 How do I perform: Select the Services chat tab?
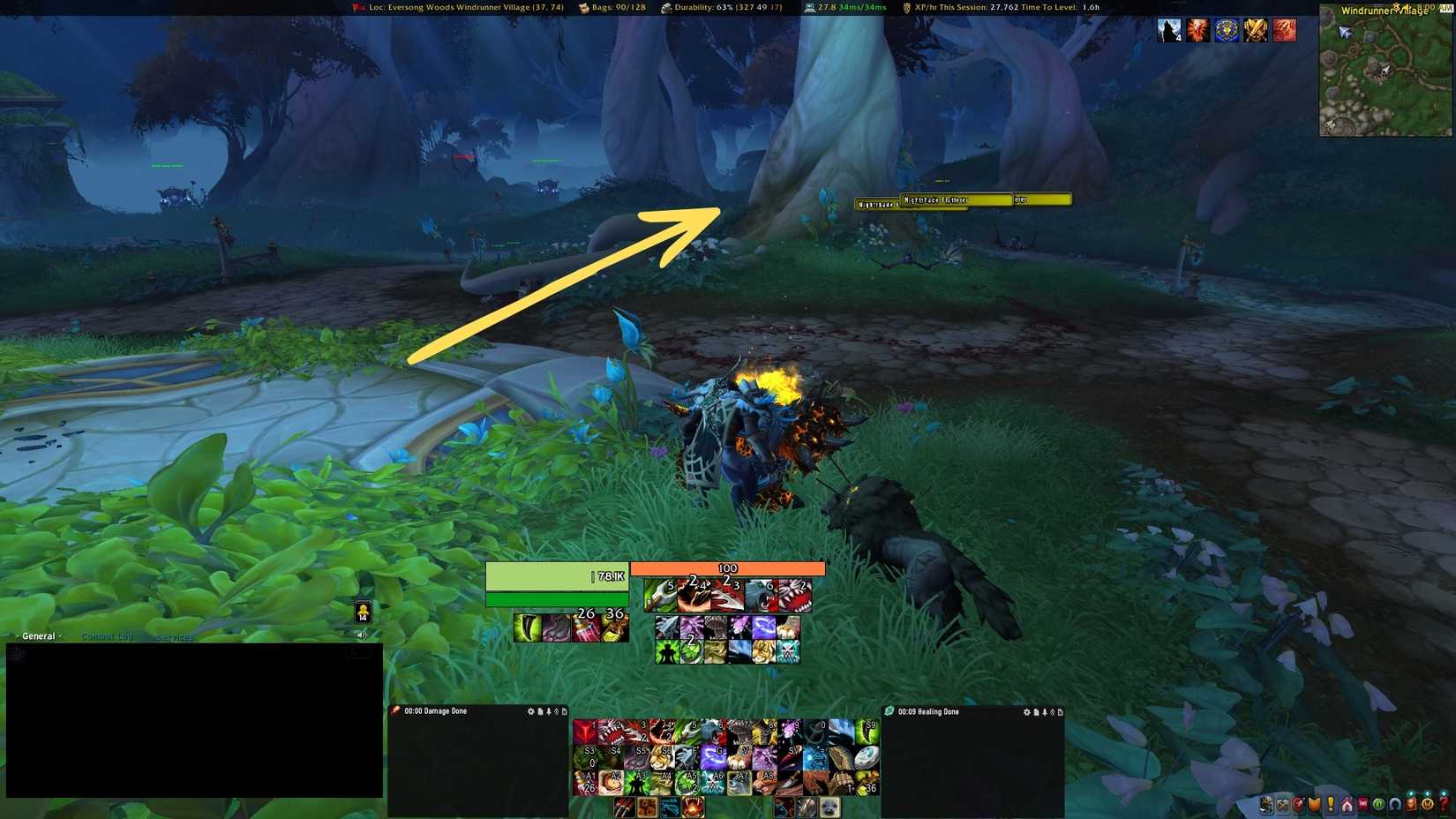pyautogui.click(x=176, y=636)
